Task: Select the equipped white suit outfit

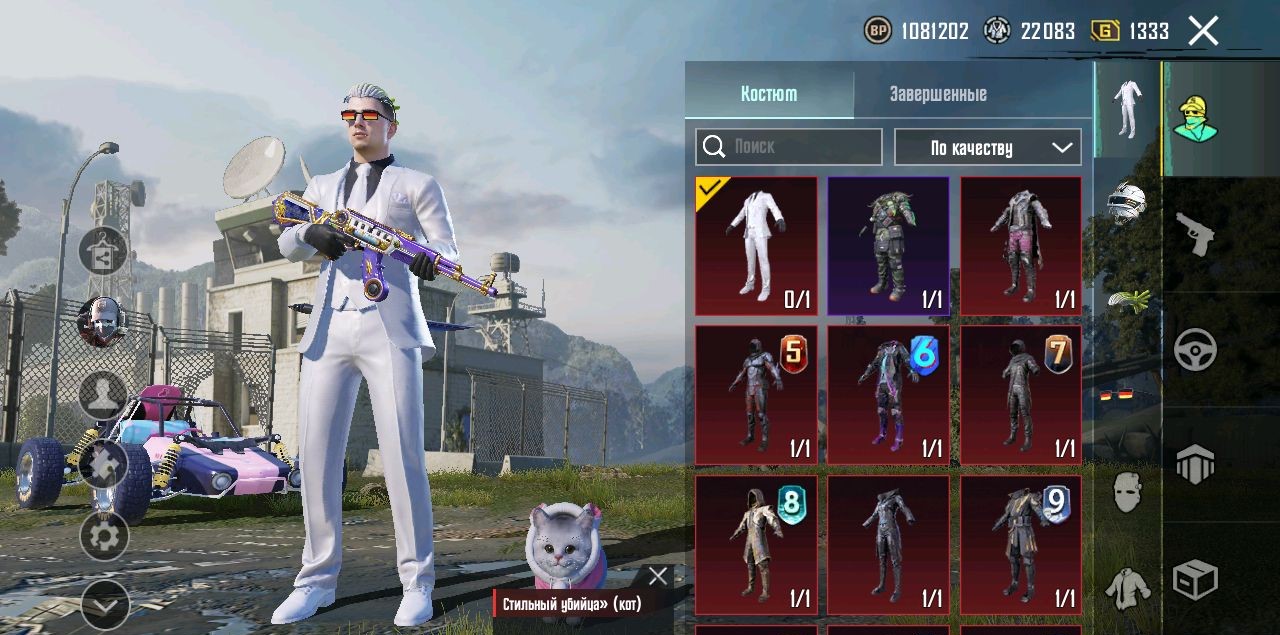Action: (756, 246)
